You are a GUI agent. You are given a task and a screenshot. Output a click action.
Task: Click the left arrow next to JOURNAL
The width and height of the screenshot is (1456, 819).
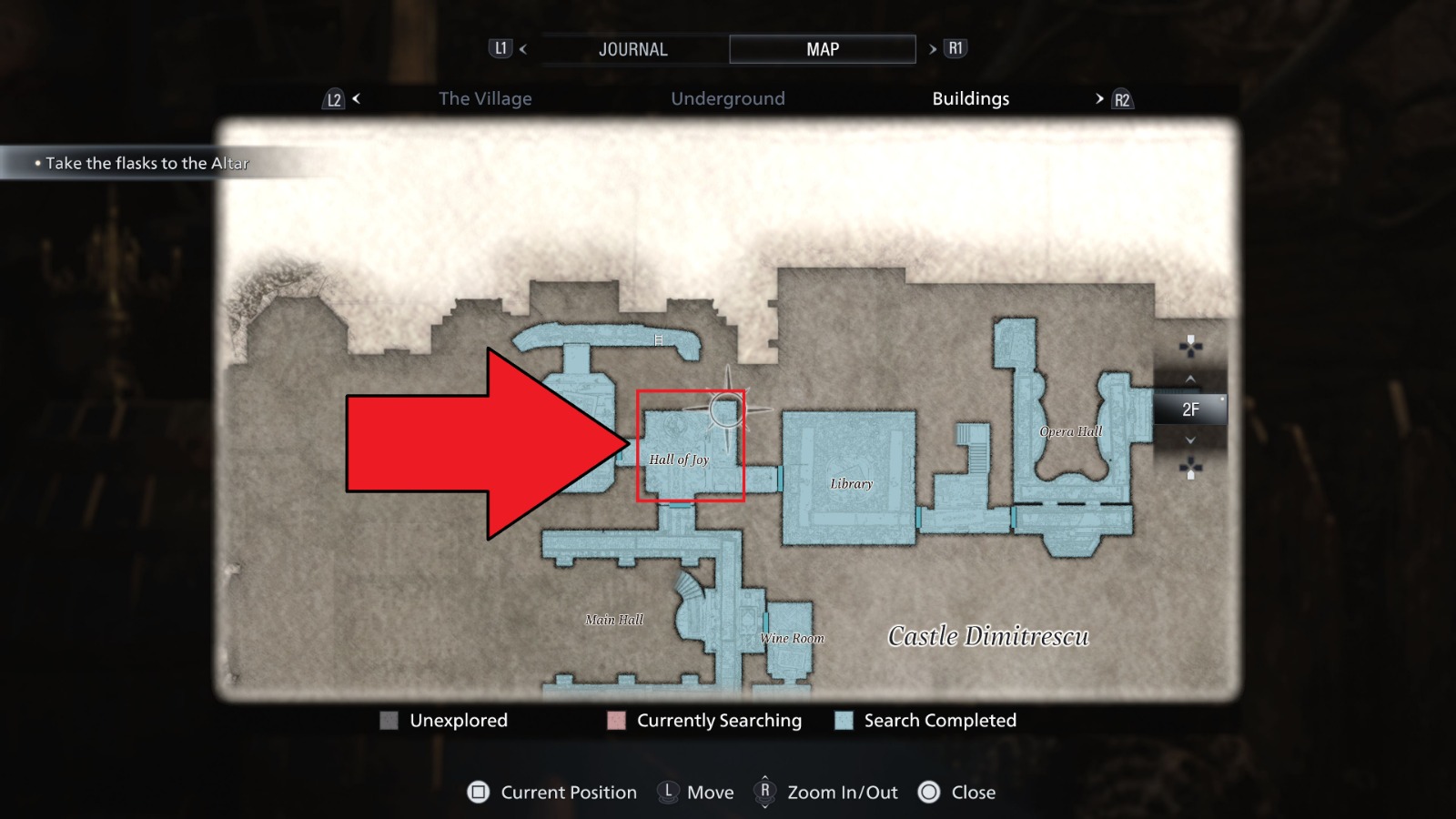(522, 48)
